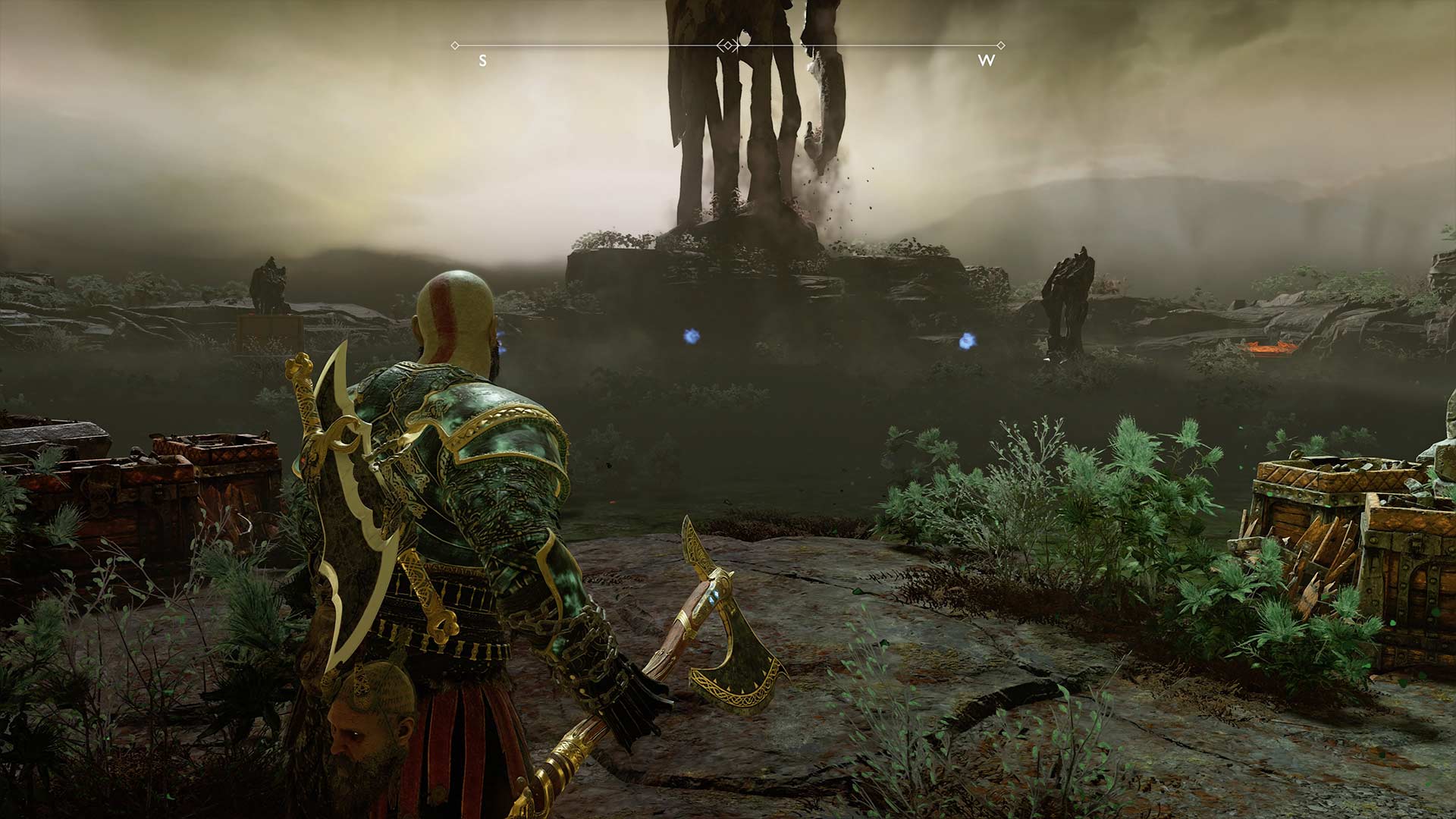Select the South marker on the compass
Screen dimensions: 1456x819
[482, 61]
